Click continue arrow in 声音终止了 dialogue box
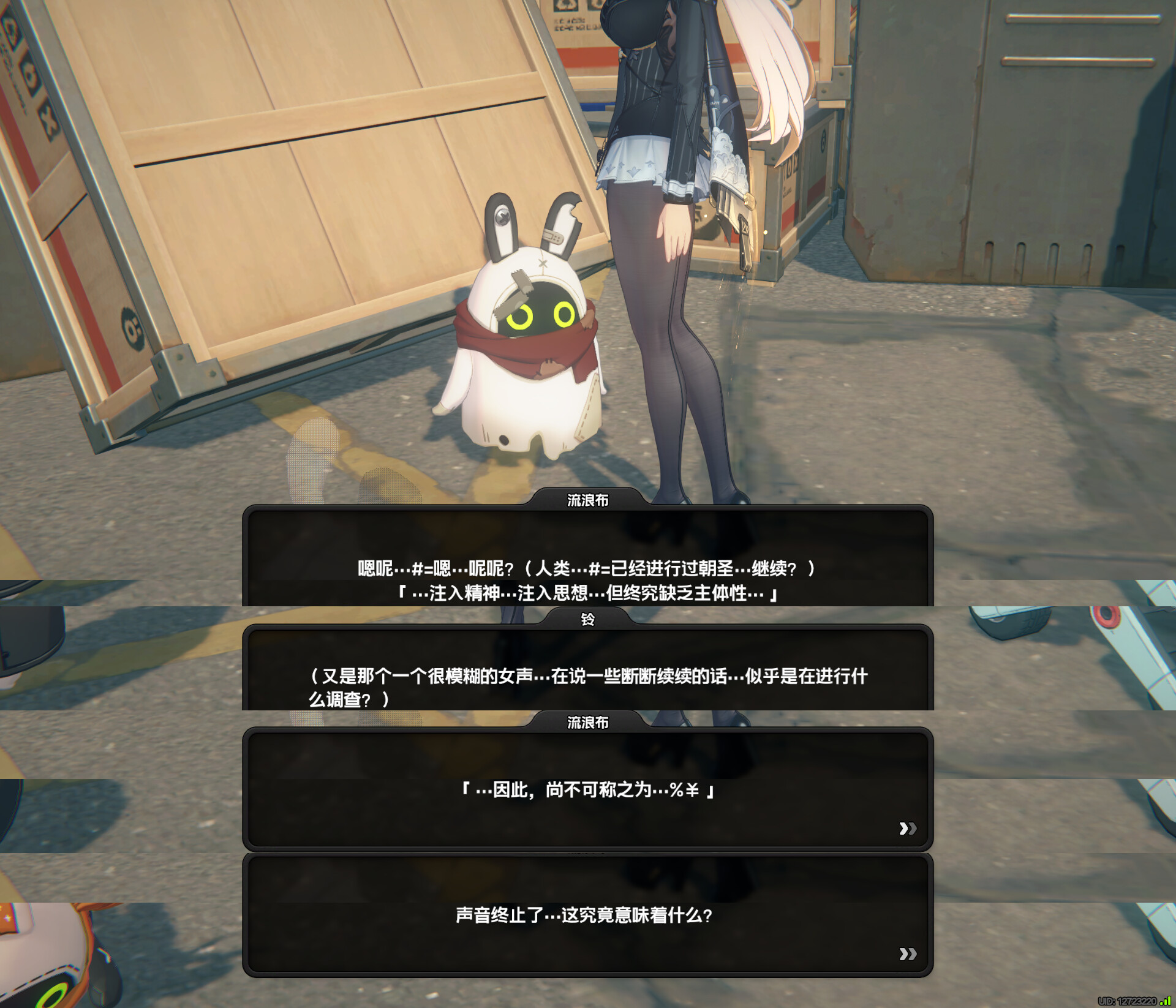The image size is (1176, 1008). [907, 953]
